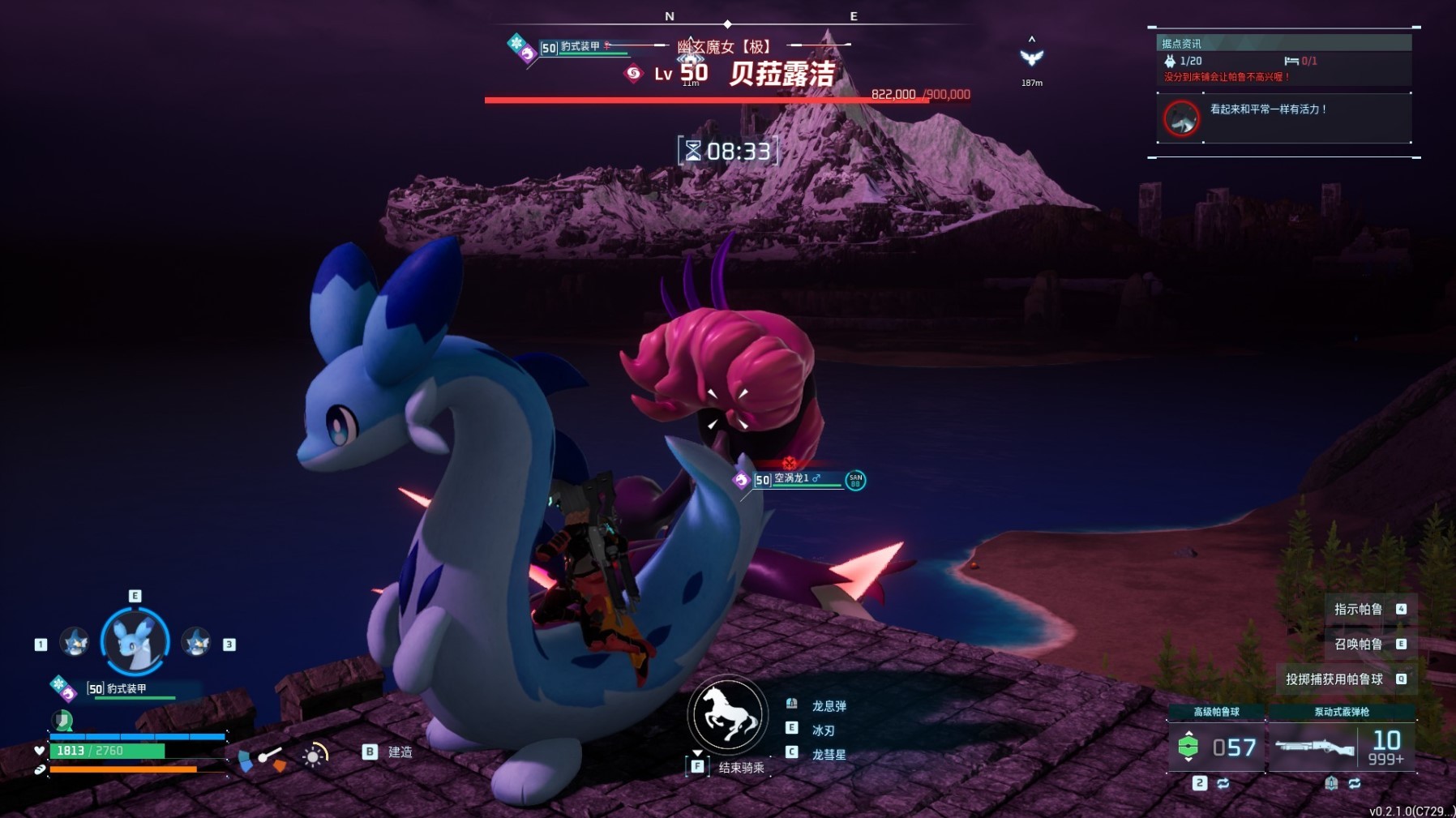Select the boss name 贝菈露洁

point(782,74)
